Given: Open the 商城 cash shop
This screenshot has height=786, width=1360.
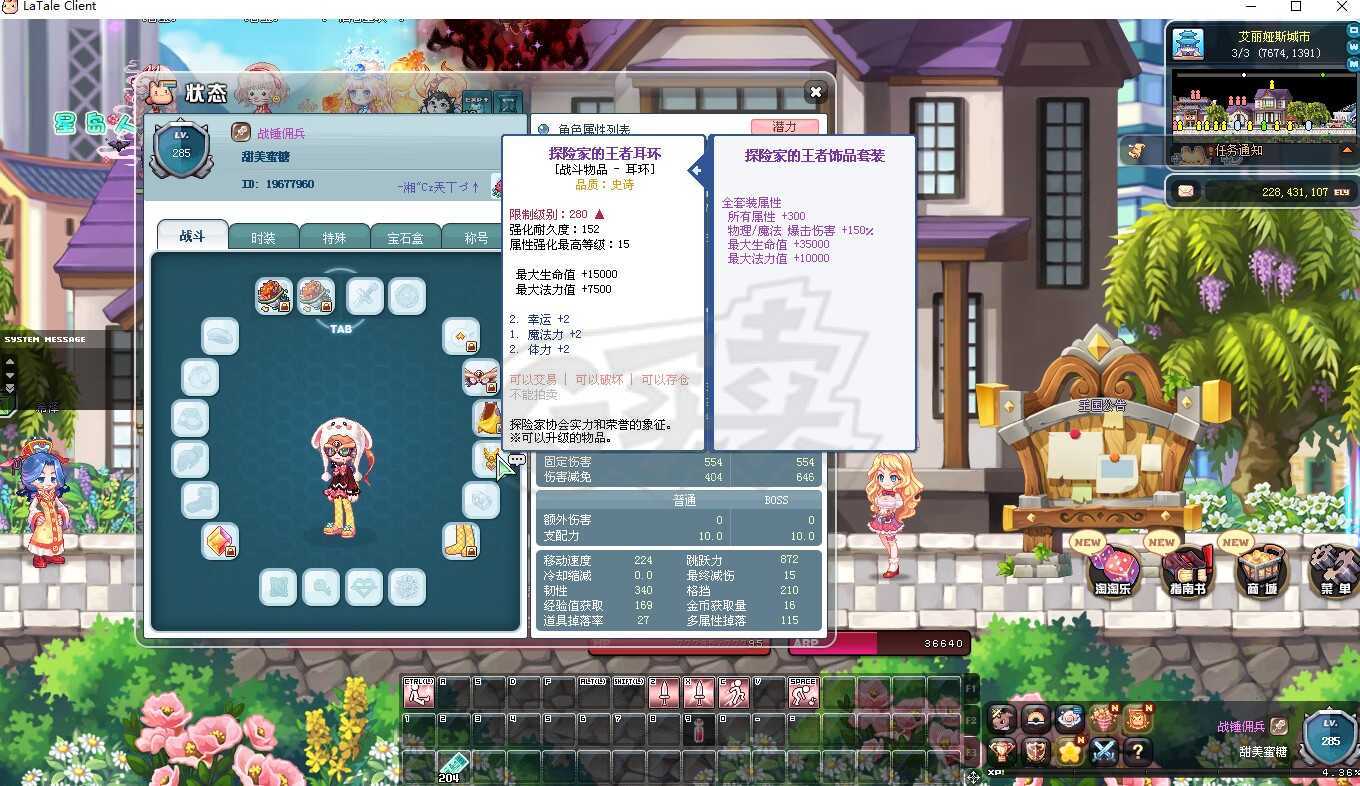Looking at the screenshot, I should 1258,570.
